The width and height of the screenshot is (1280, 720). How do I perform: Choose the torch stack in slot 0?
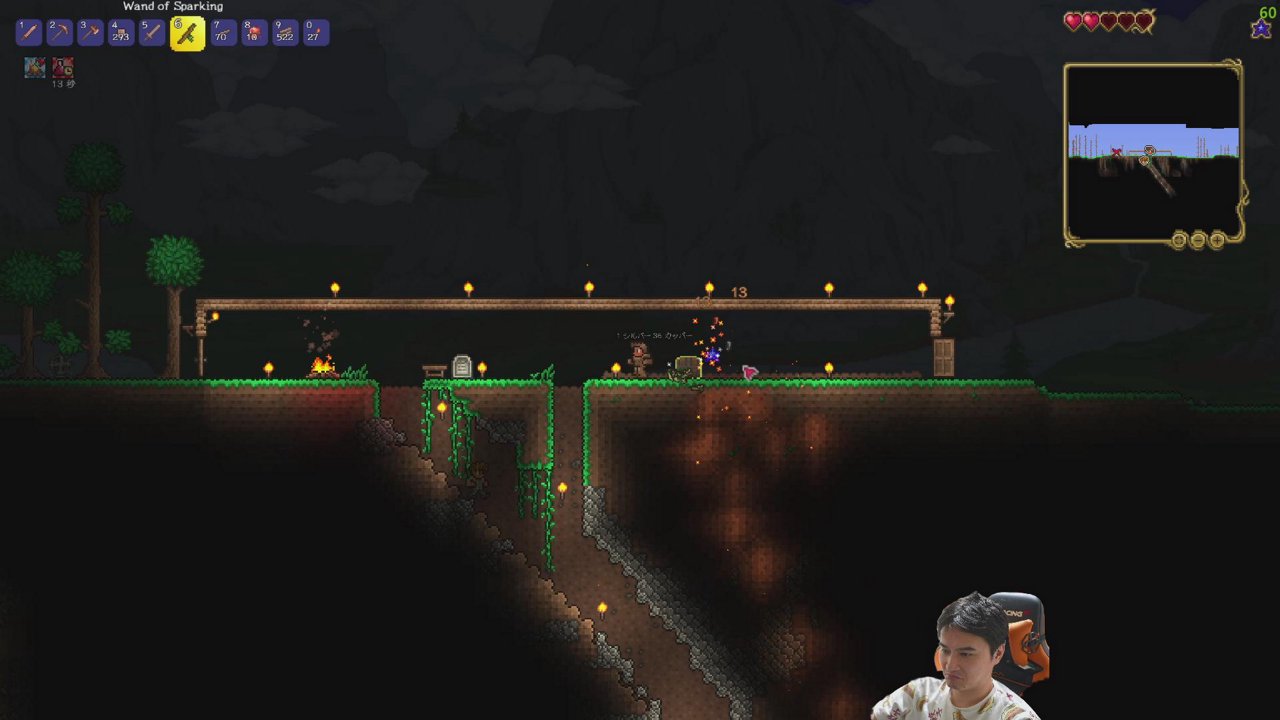[315, 32]
